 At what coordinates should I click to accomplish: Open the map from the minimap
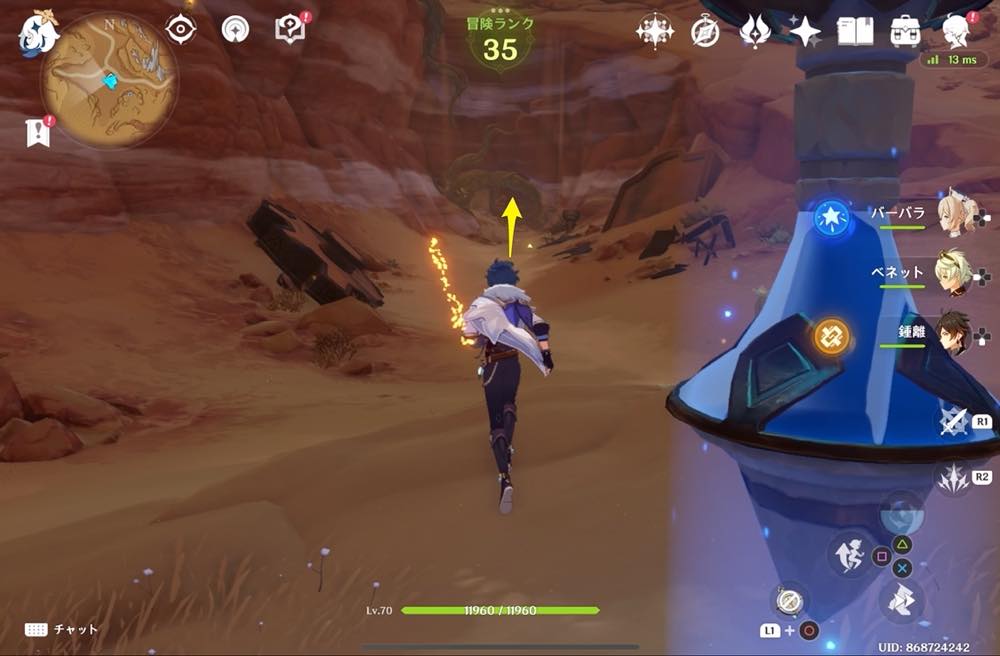[109, 80]
